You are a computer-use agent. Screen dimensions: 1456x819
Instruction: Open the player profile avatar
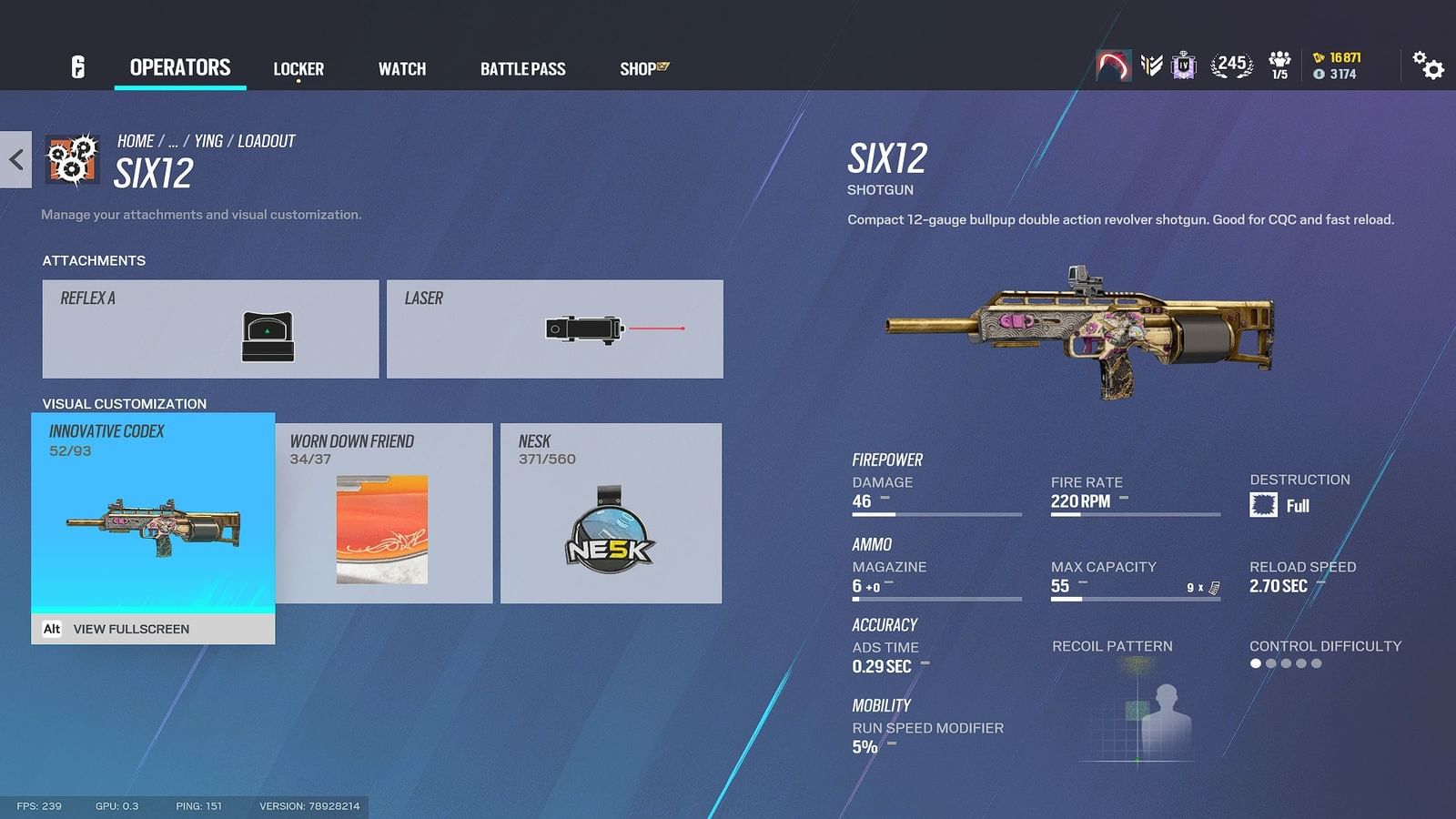click(1115, 66)
